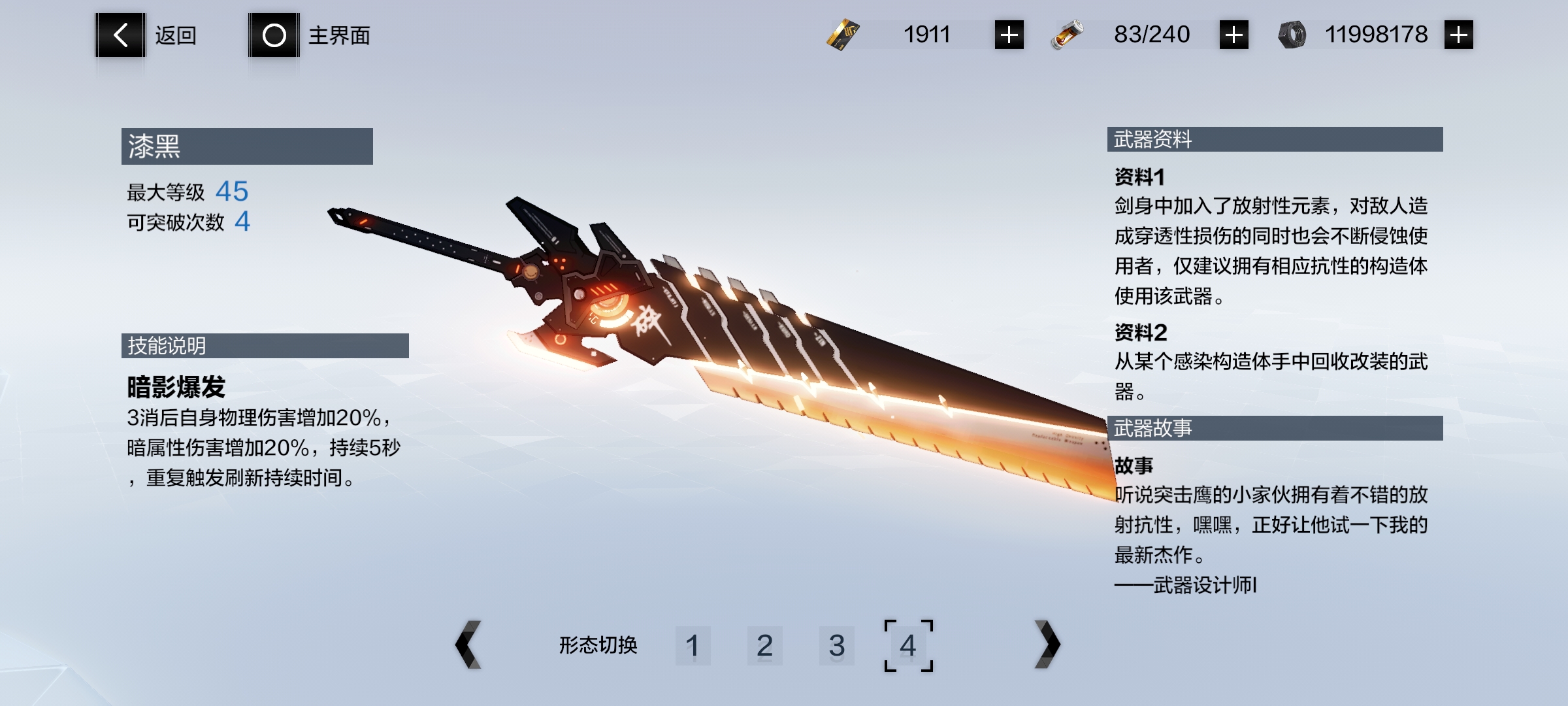Viewport: 1568px width, 706px height.
Task: Switch weapon to form 2
Action: point(764,646)
